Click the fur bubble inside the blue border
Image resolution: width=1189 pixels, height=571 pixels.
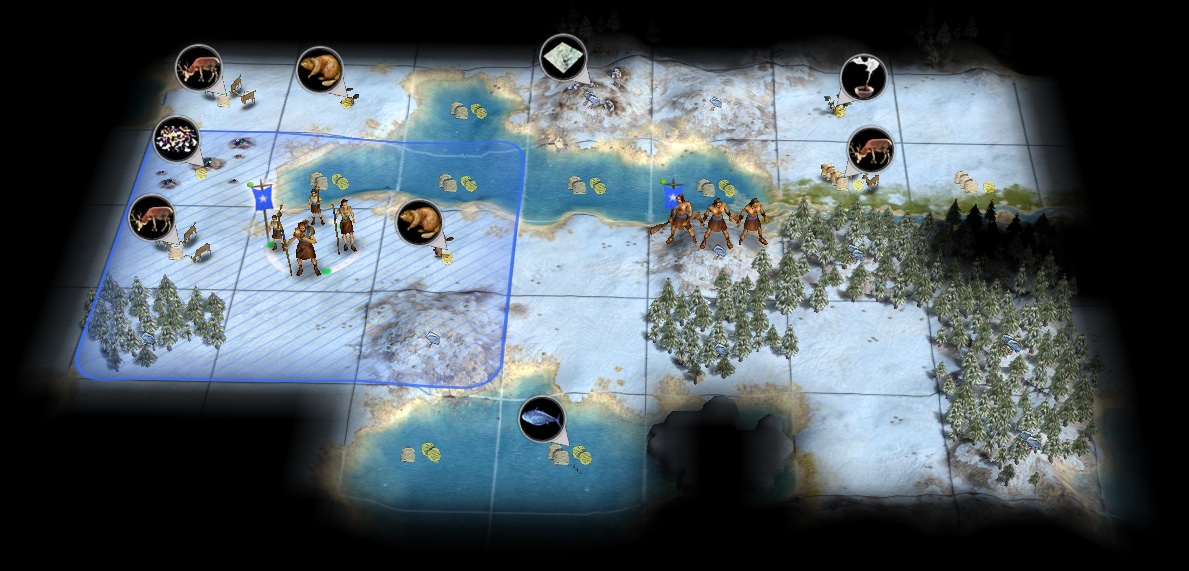[x=419, y=223]
